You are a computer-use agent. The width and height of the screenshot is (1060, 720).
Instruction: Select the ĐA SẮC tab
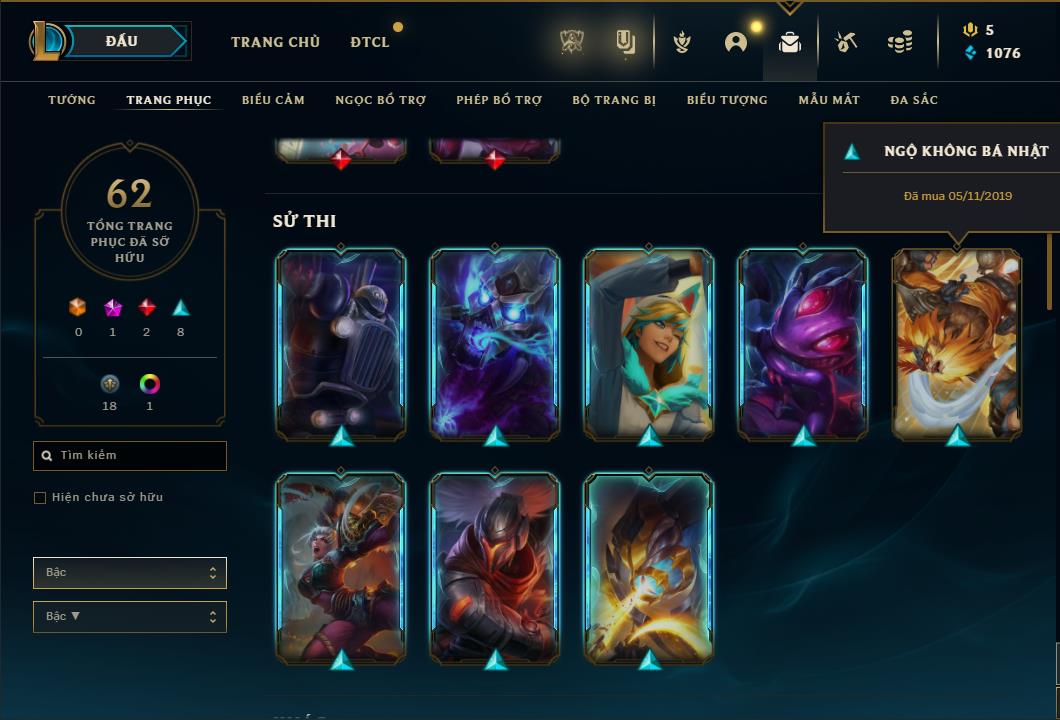[x=914, y=100]
